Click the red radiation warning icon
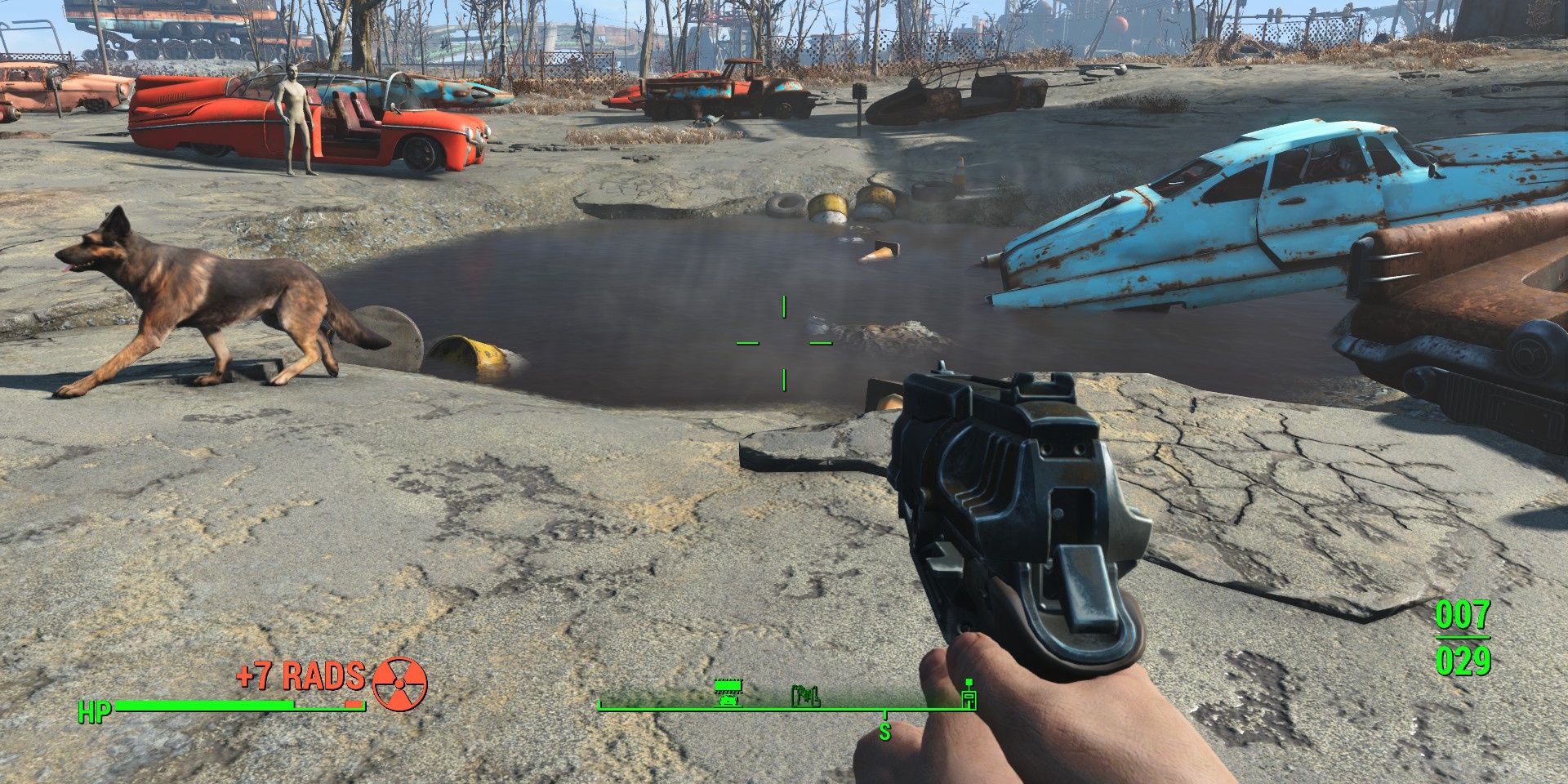 [x=399, y=682]
